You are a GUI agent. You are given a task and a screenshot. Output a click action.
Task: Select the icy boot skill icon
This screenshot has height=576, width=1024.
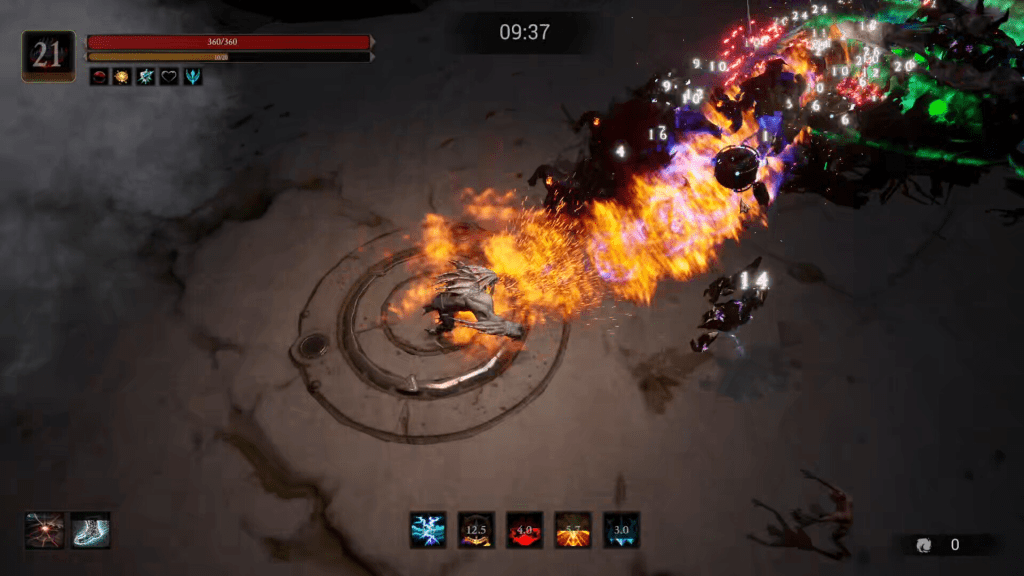(91, 530)
